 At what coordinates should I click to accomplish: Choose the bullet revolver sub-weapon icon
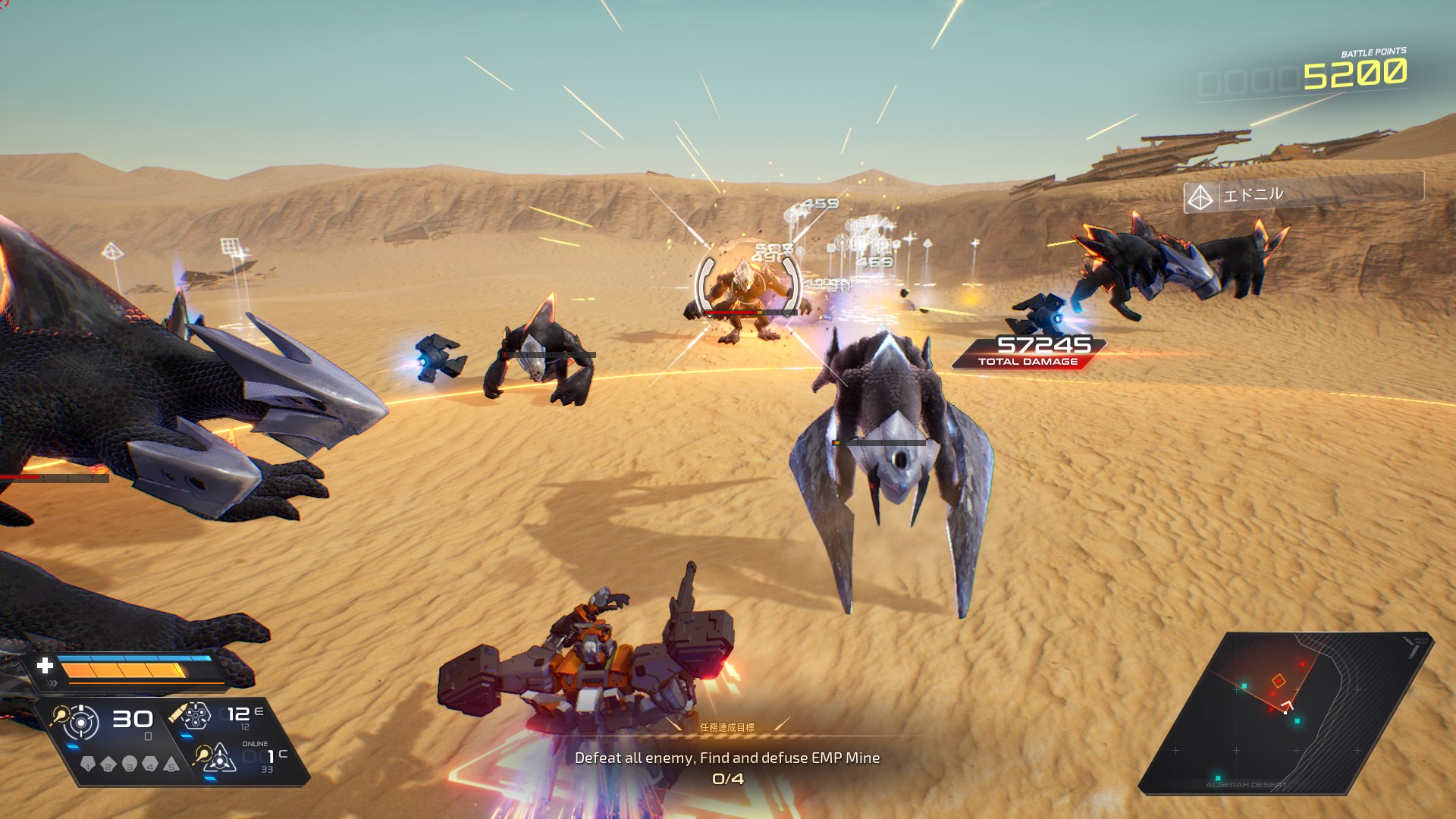pyautogui.click(x=195, y=715)
